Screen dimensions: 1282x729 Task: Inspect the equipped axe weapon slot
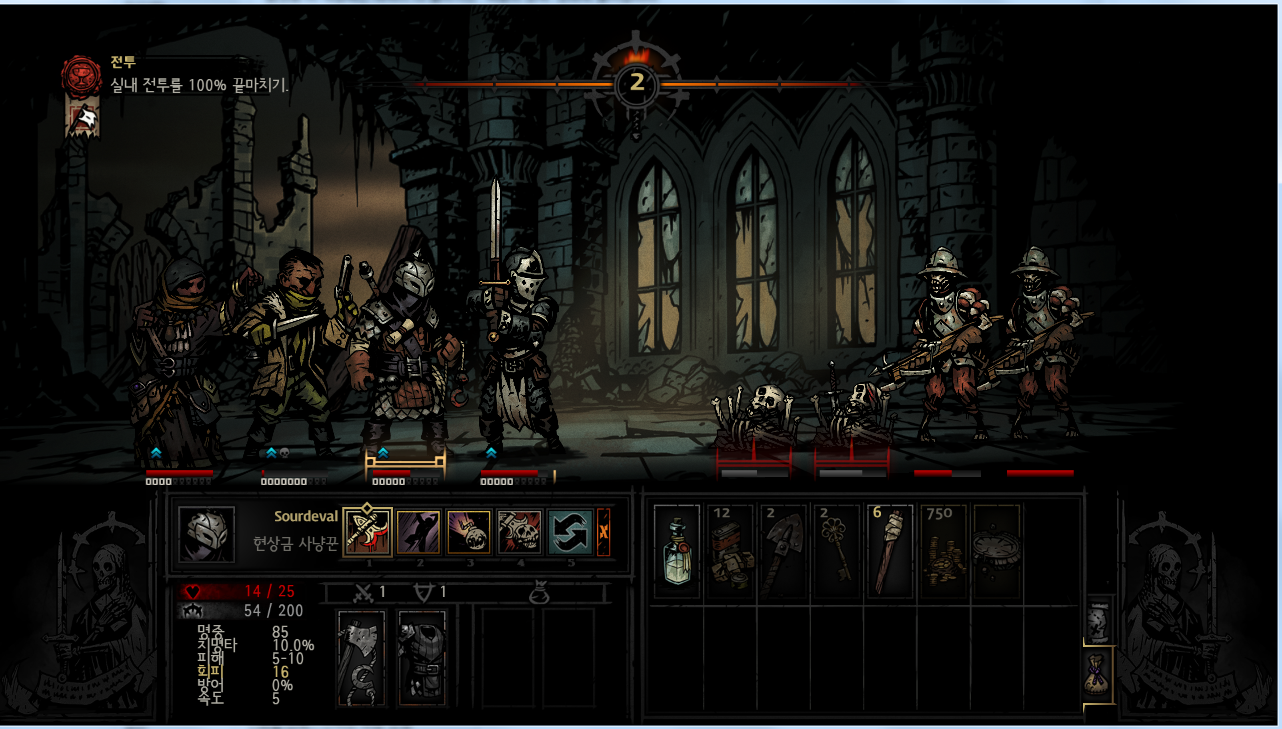[x=361, y=657]
